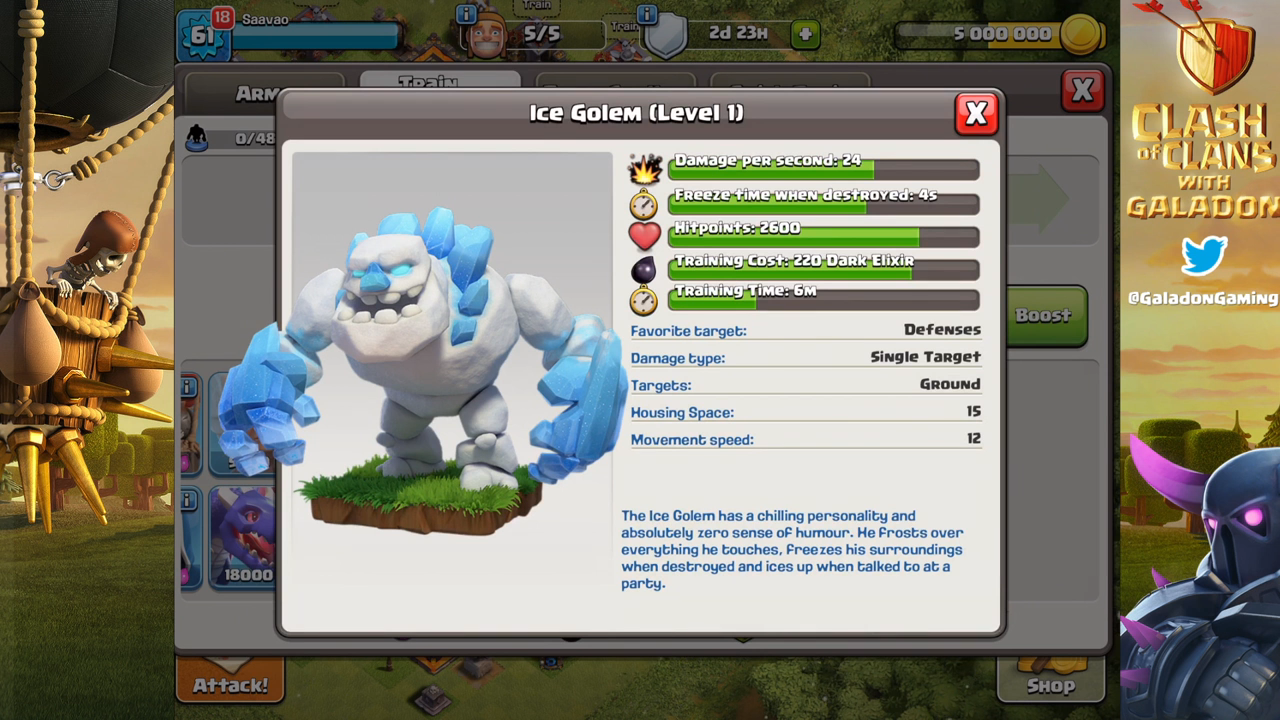
Task: Tap the green Boost button
Action: (1046, 316)
